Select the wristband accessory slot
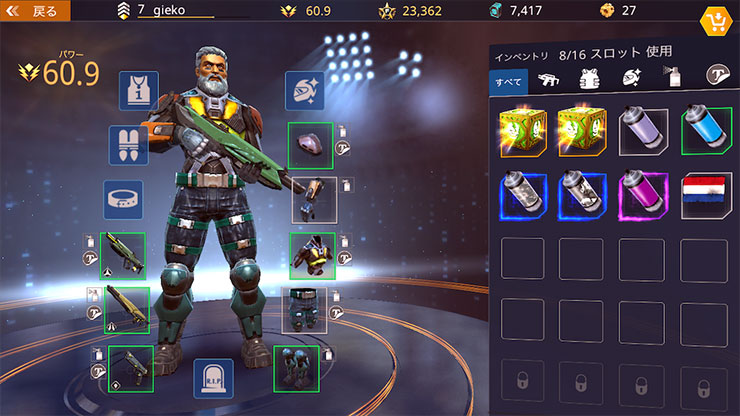 (x=123, y=199)
